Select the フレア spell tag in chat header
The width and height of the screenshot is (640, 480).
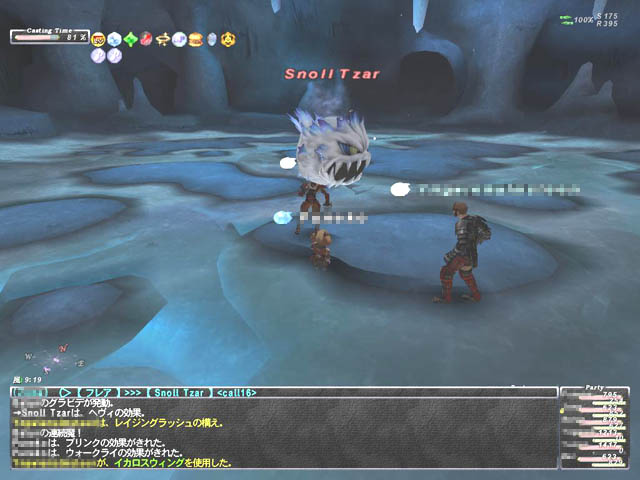[x=99, y=392]
